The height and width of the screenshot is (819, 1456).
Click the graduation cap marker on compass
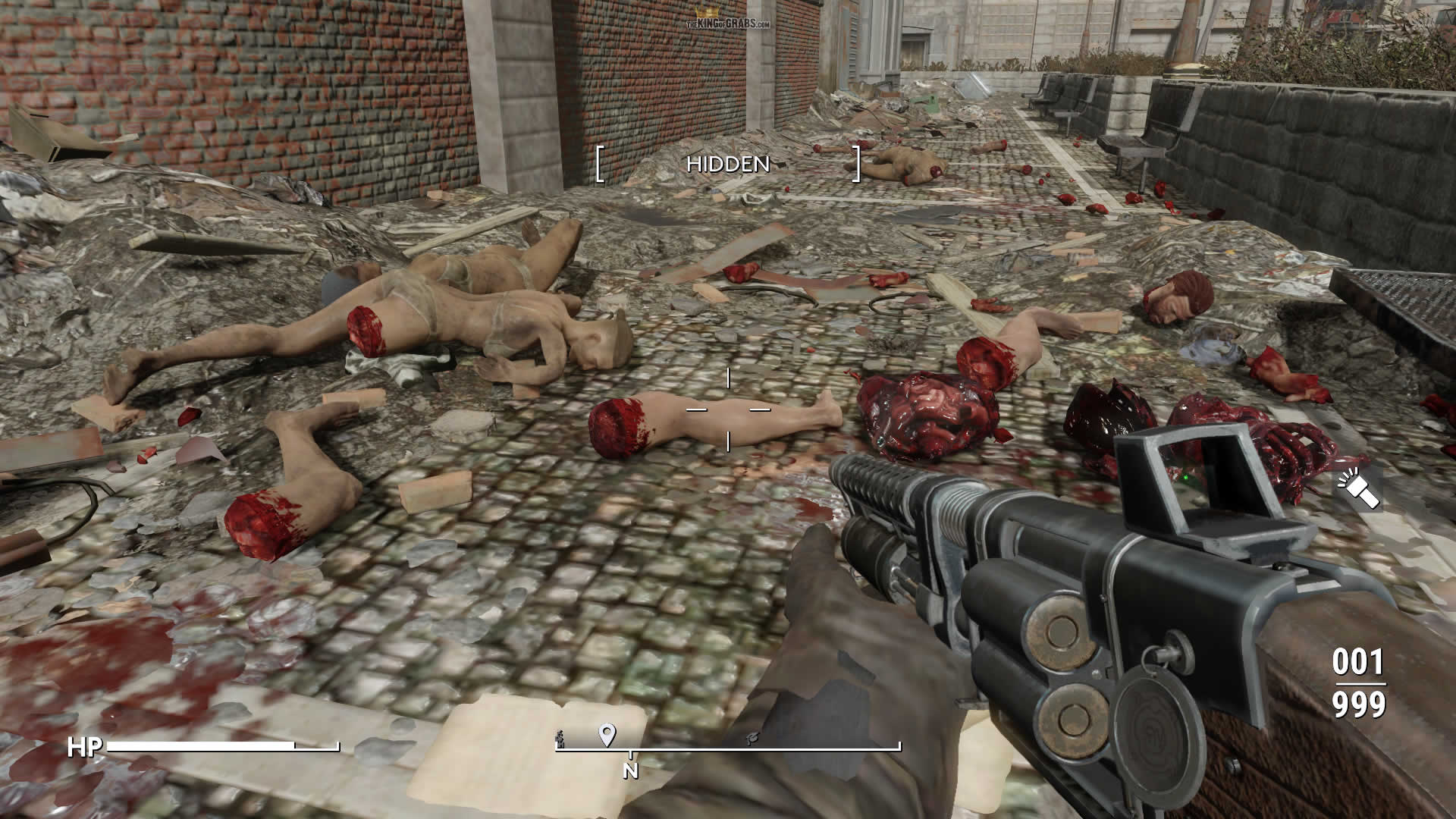click(752, 737)
